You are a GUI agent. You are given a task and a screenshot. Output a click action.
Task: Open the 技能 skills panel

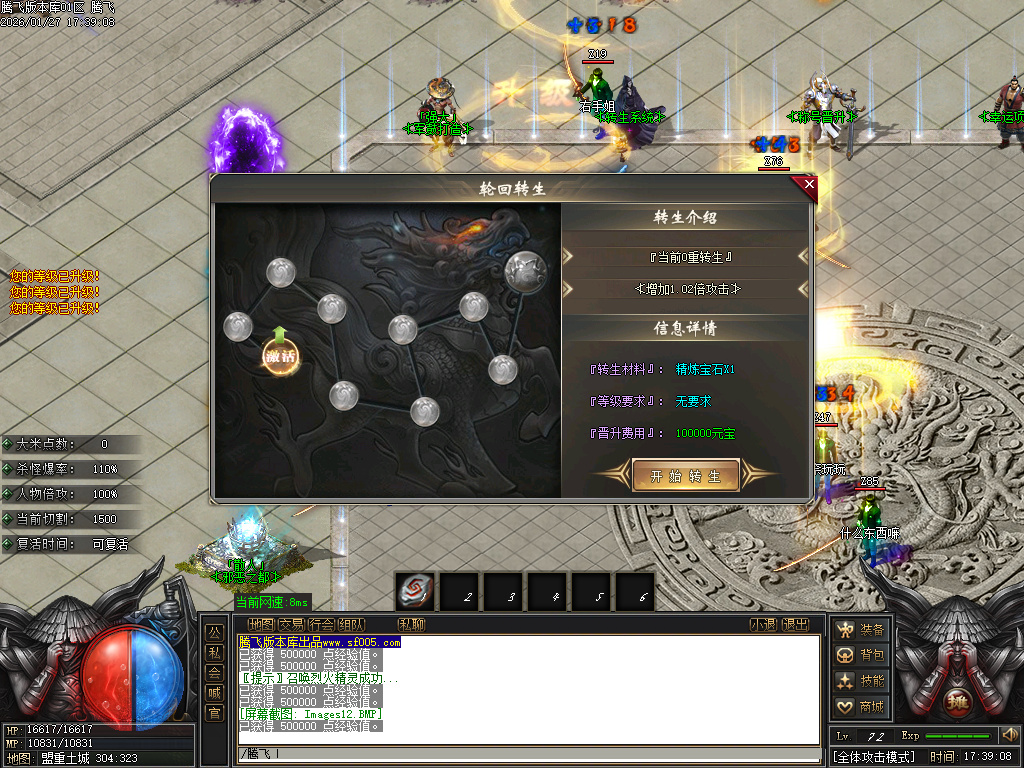[x=861, y=681]
